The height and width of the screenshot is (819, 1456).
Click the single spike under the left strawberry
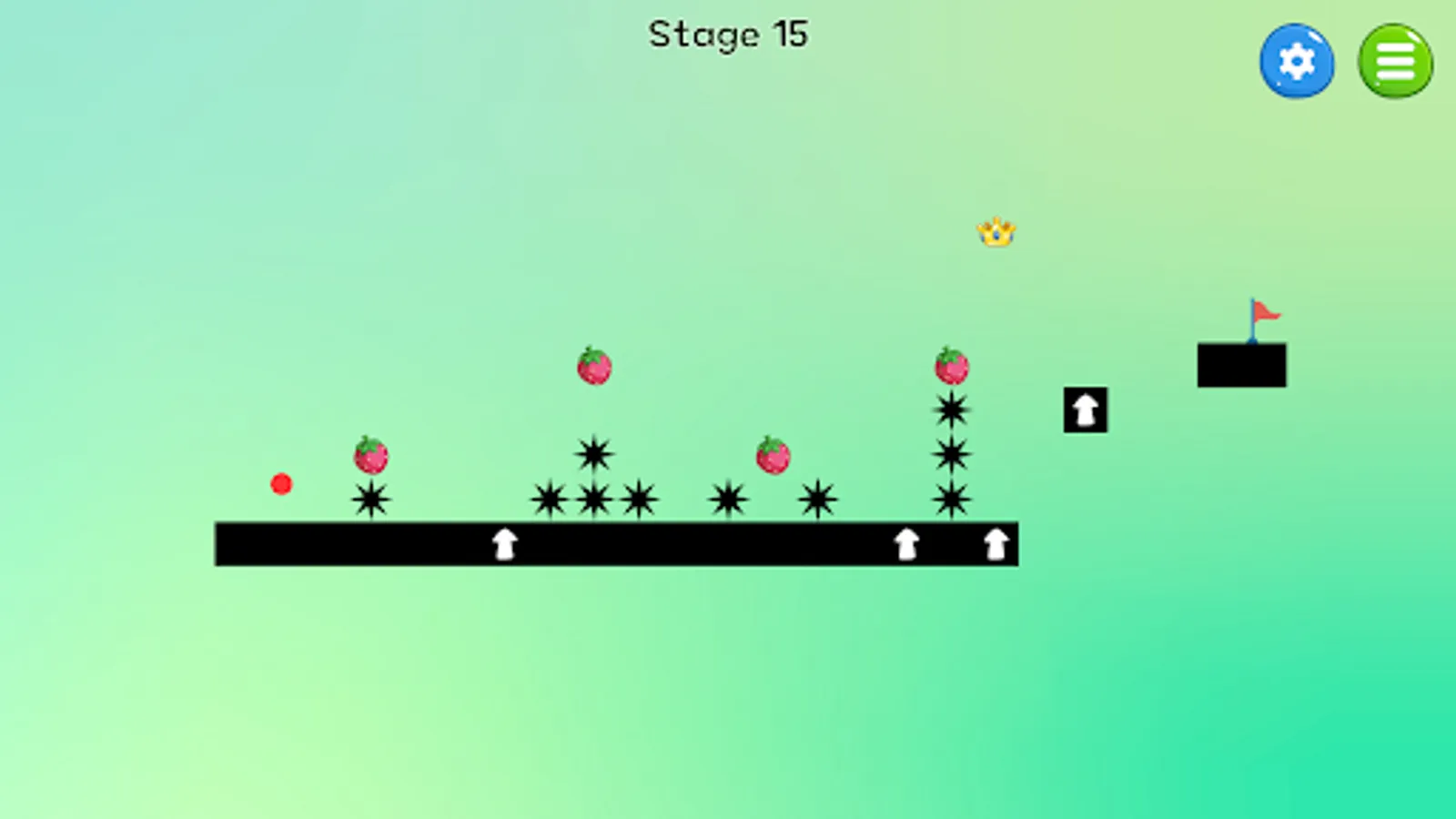370,500
